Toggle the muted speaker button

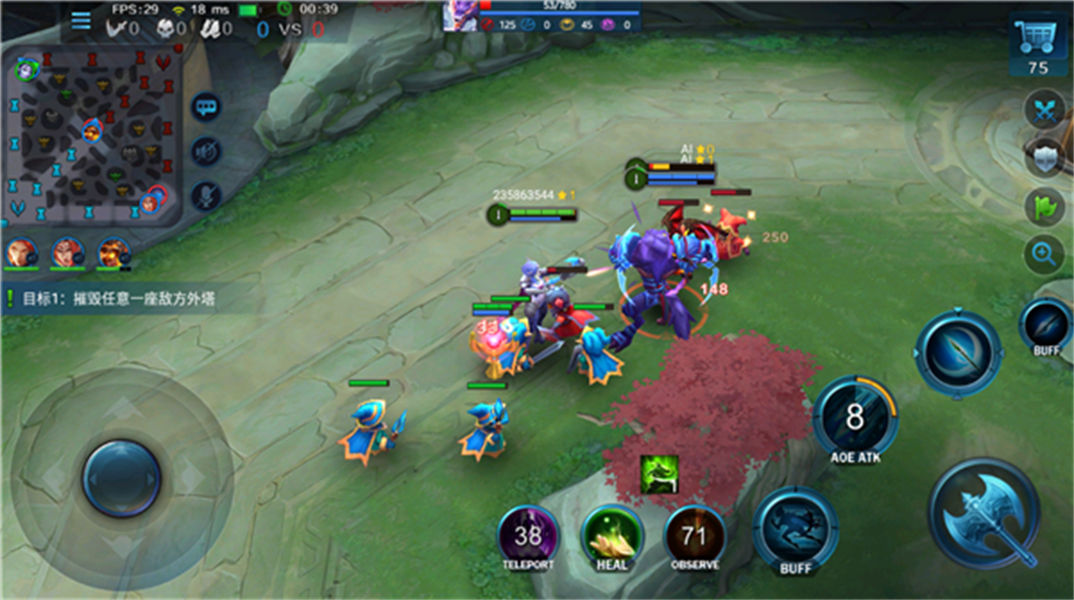pos(206,151)
